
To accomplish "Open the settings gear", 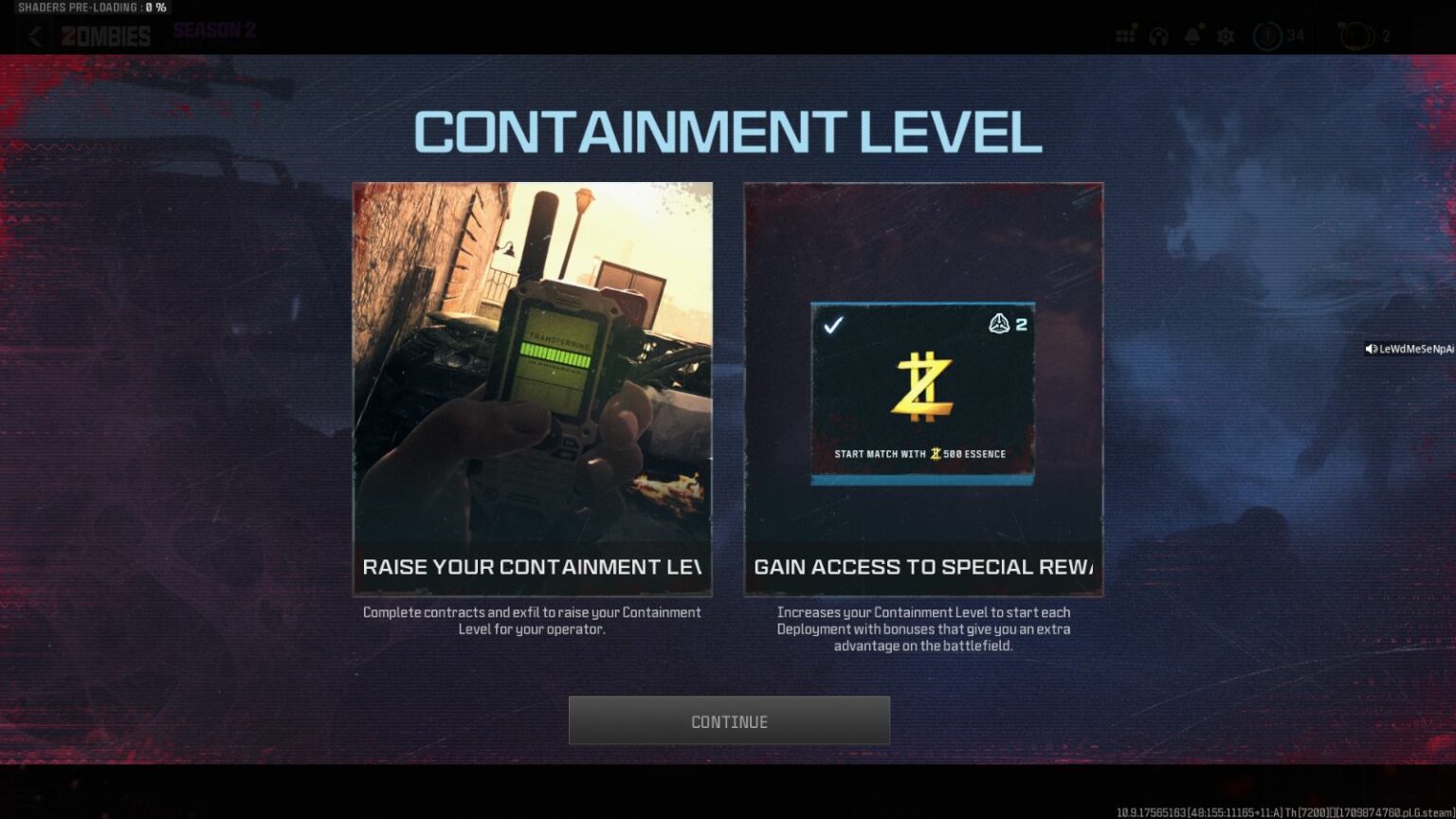I will pyautogui.click(x=1226, y=36).
